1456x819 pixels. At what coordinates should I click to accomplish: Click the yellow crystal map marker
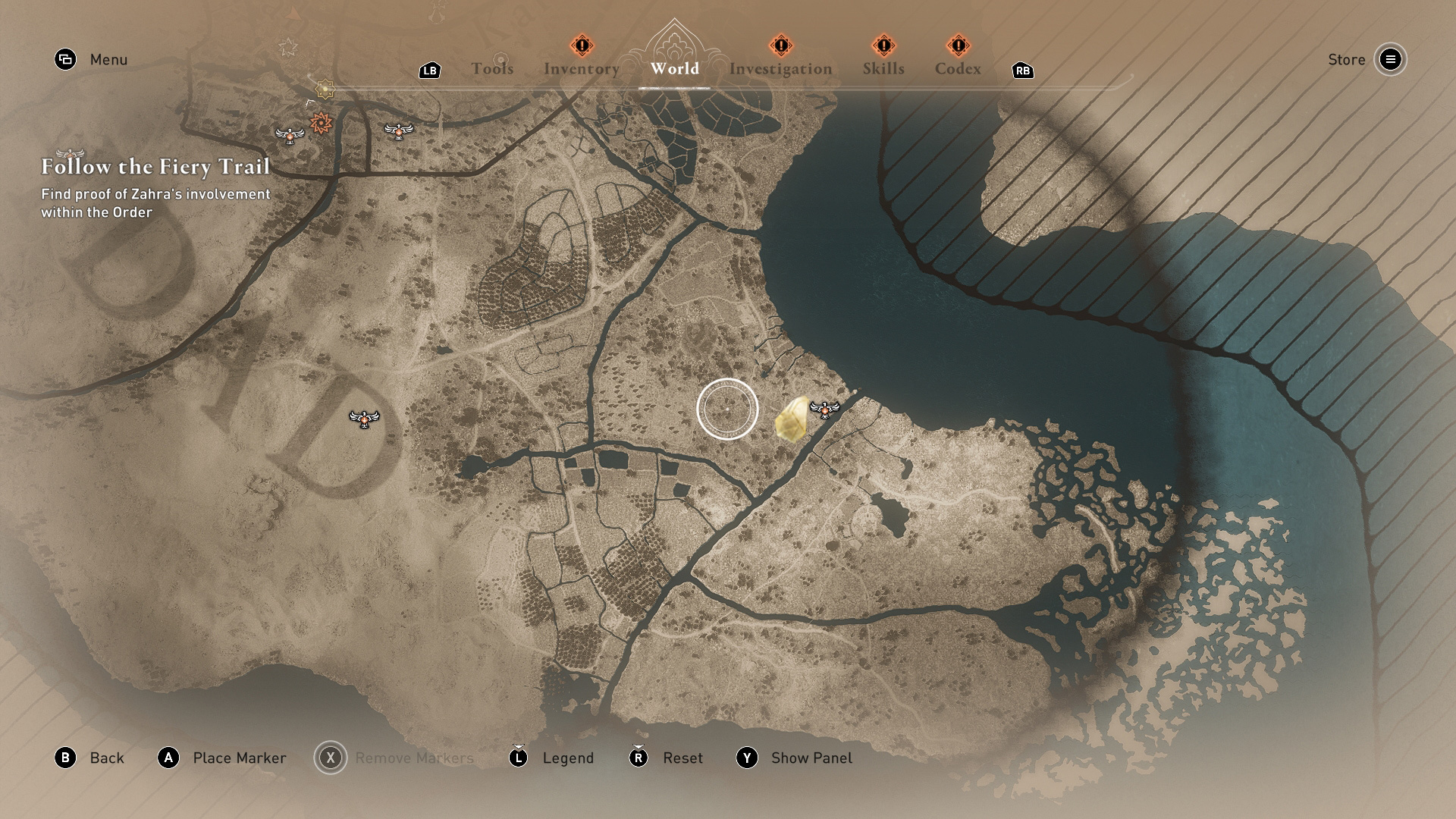click(x=792, y=419)
